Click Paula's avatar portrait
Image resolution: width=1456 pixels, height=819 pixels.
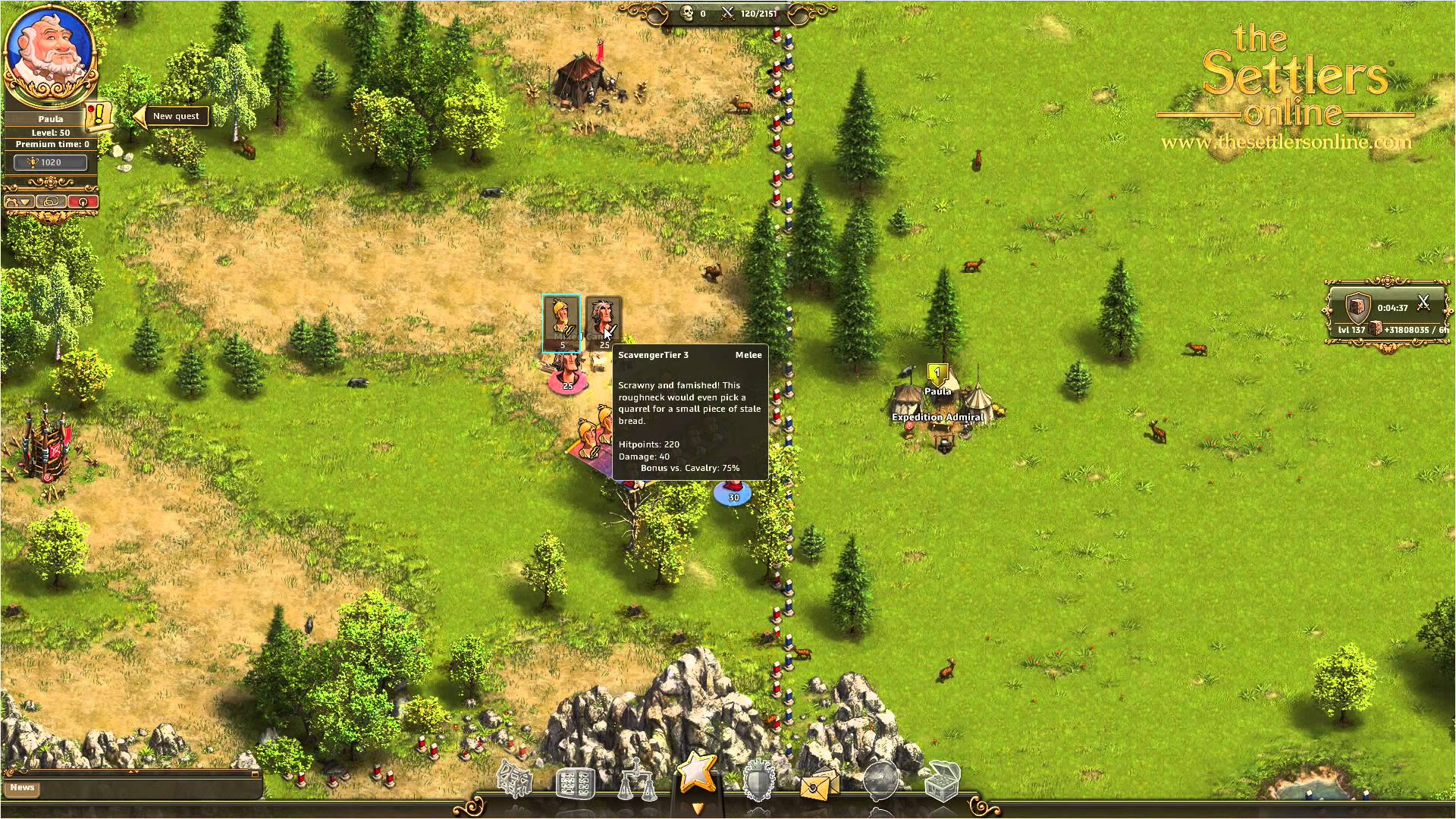click(50, 54)
